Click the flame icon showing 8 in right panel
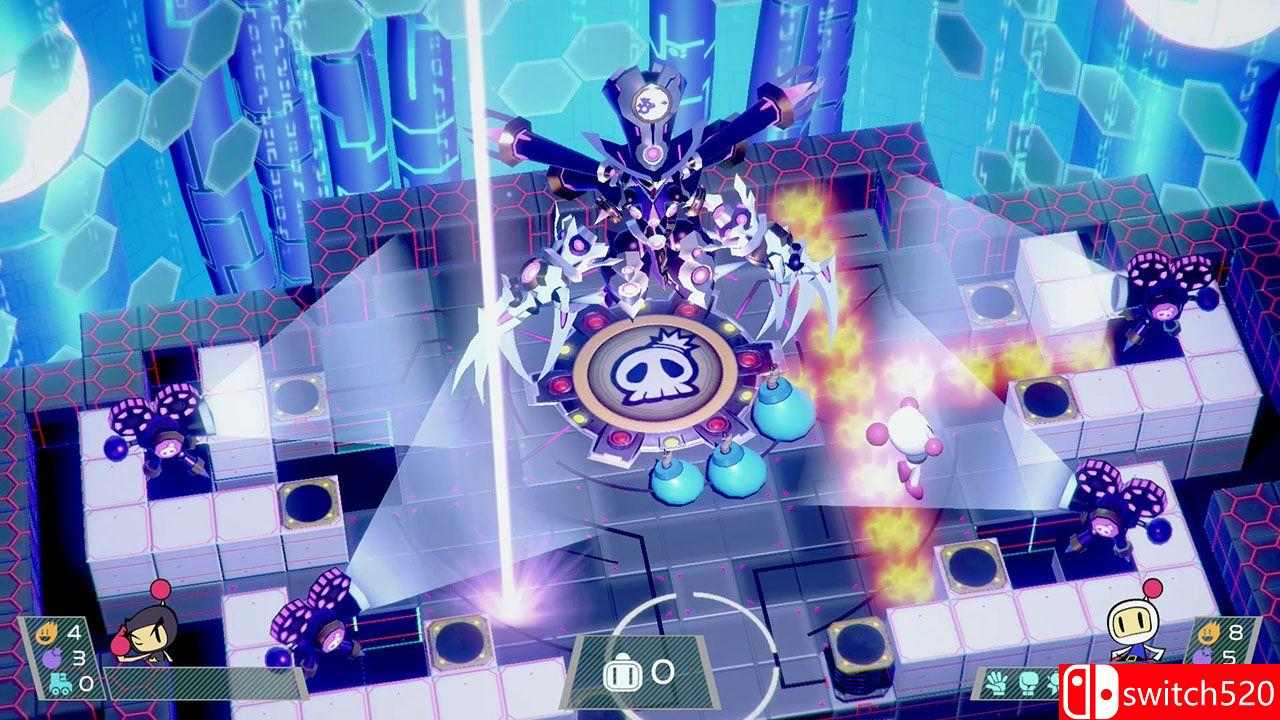The height and width of the screenshot is (720, 1280). 1208,633
